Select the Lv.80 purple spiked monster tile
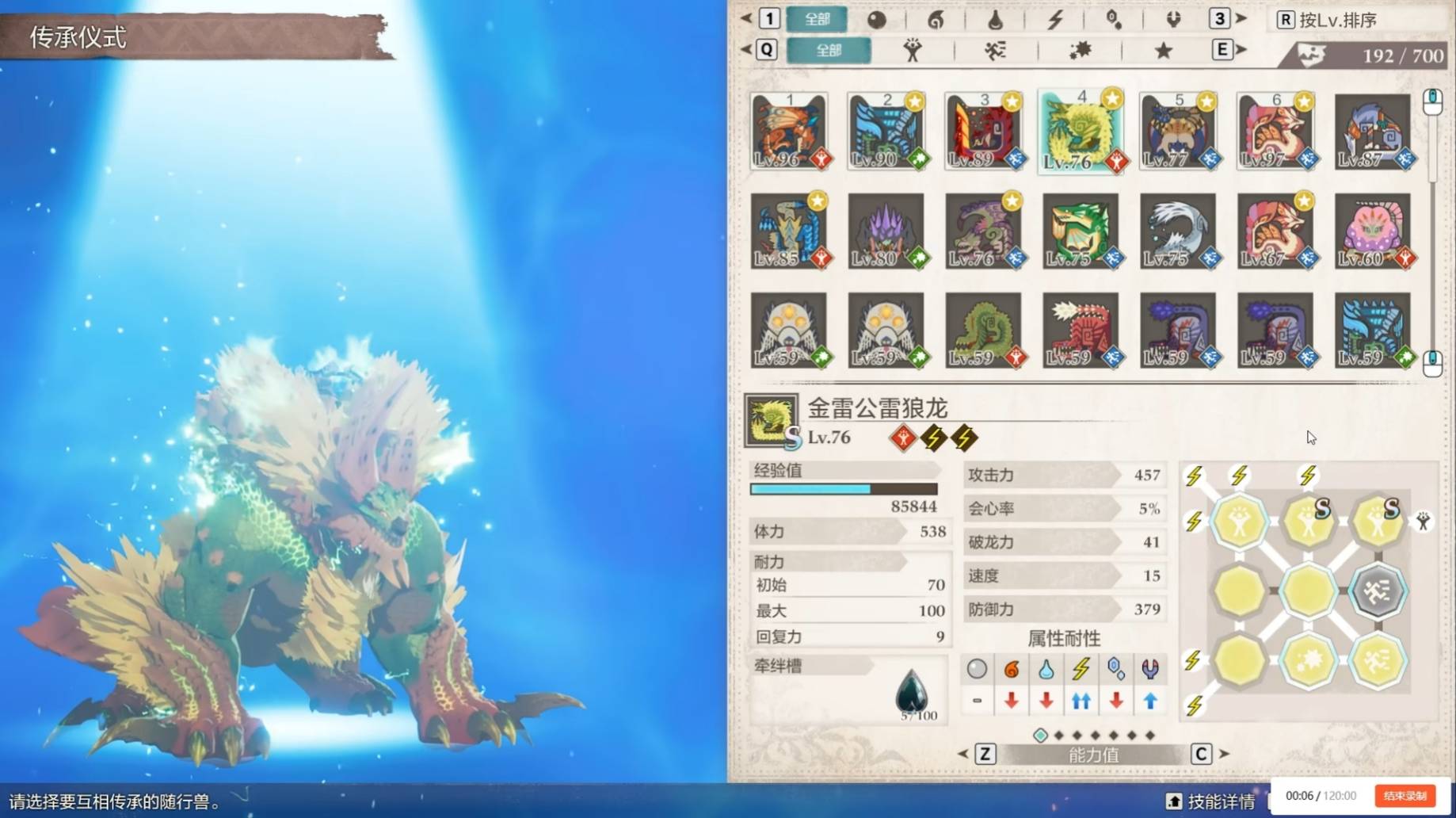Image resolution: width=1456 pixels, height=818 pixels. (886, 231)
